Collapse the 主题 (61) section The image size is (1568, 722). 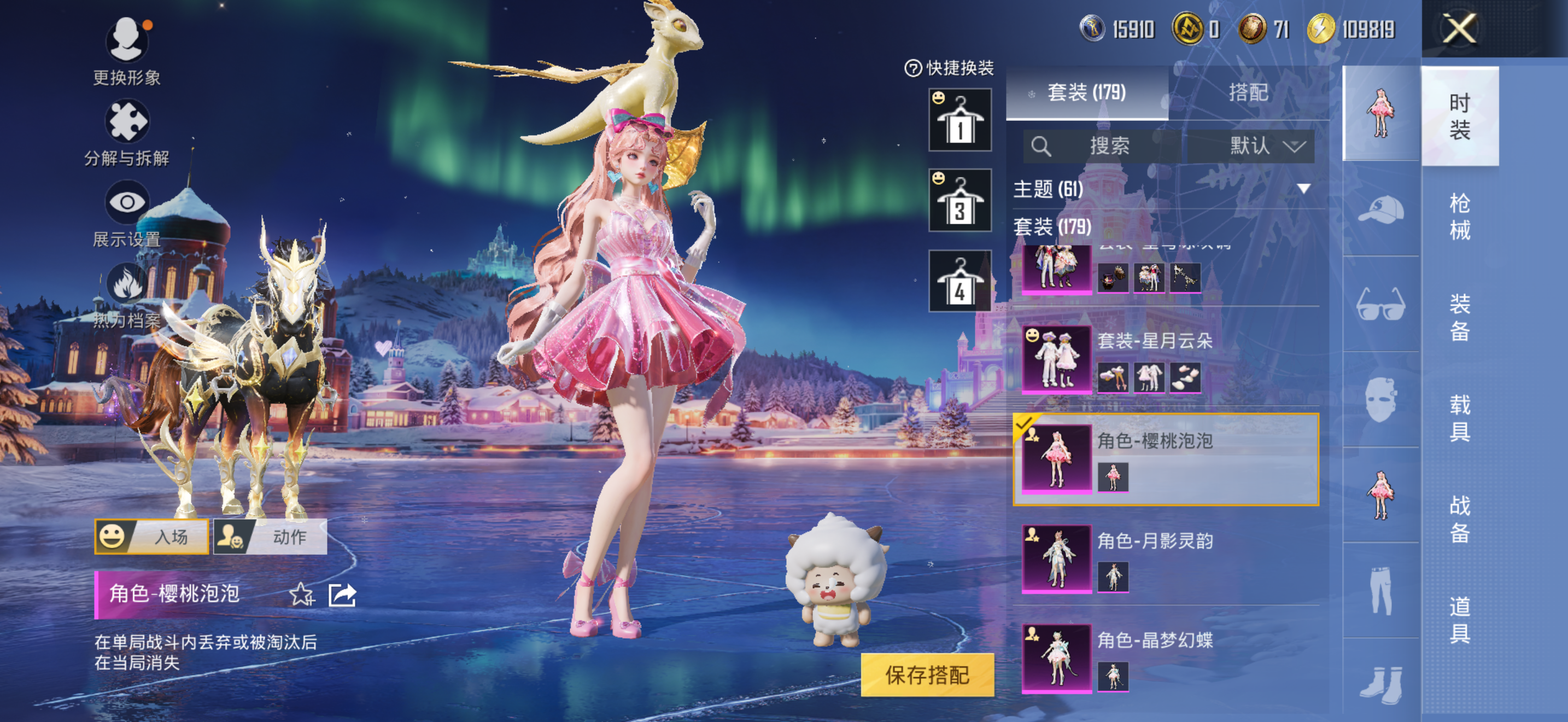point(1303,189)
